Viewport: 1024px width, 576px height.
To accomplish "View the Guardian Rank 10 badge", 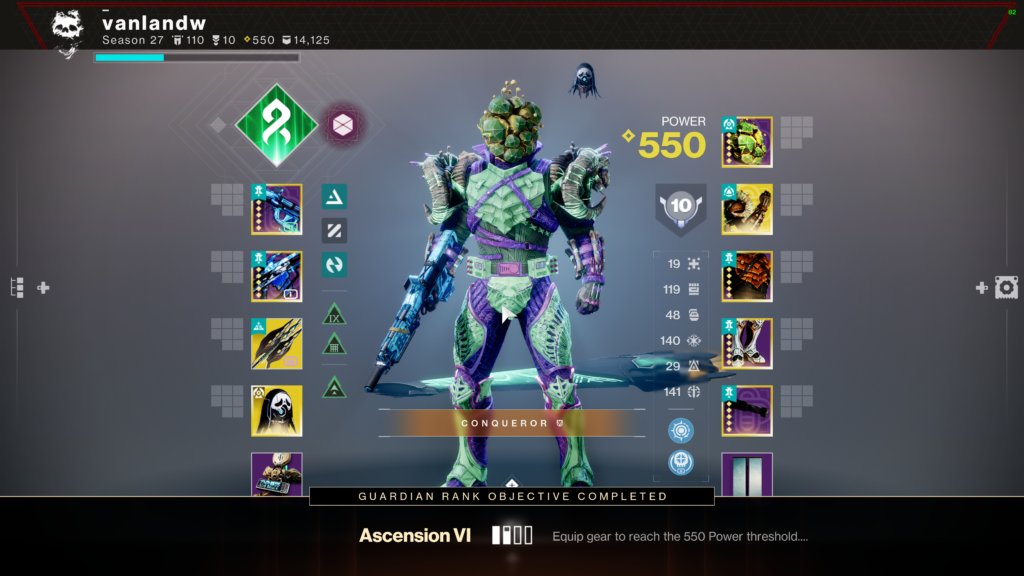I will pos(680,206).
